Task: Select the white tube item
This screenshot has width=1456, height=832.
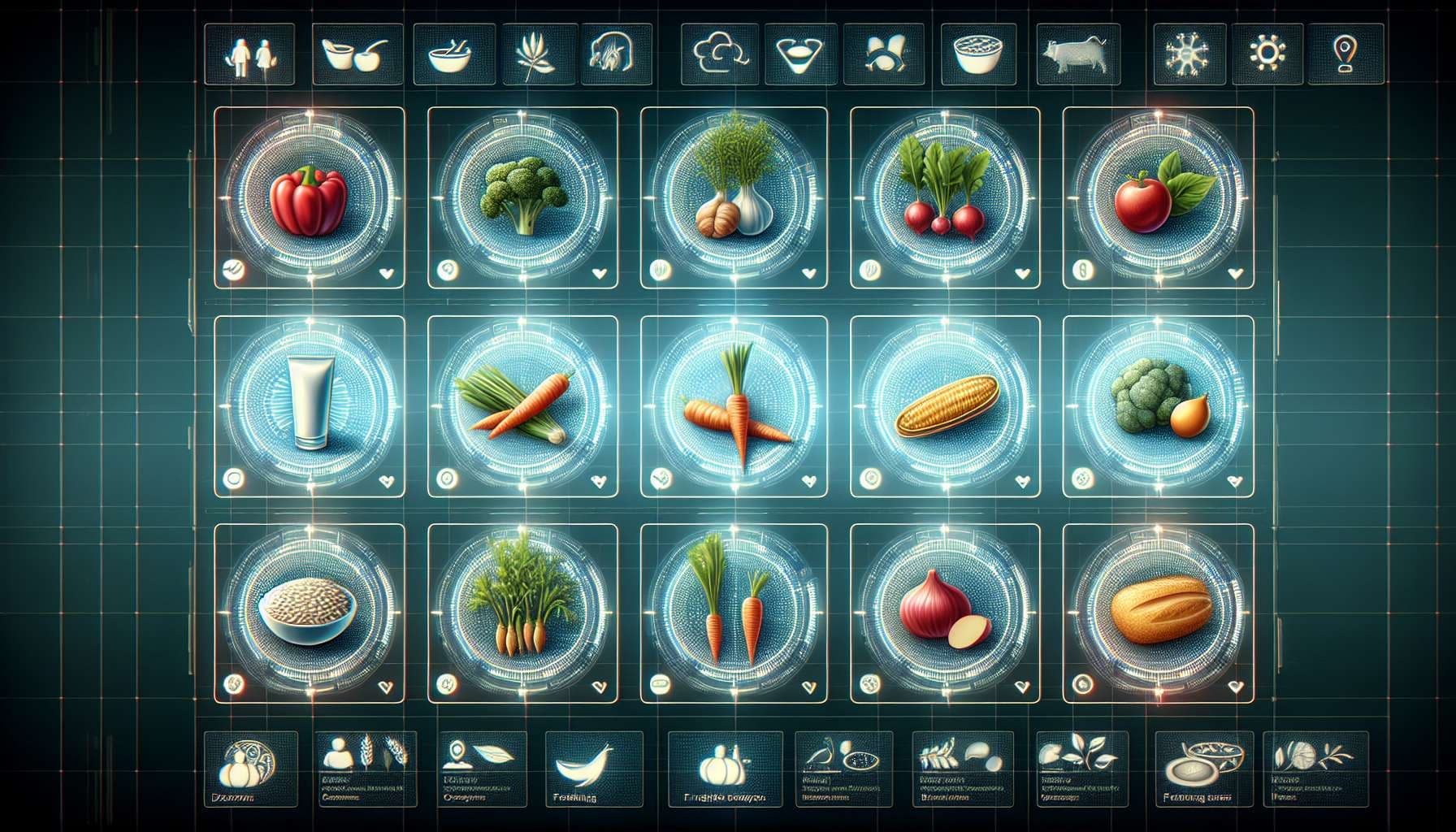Action: tap(309, 405)
